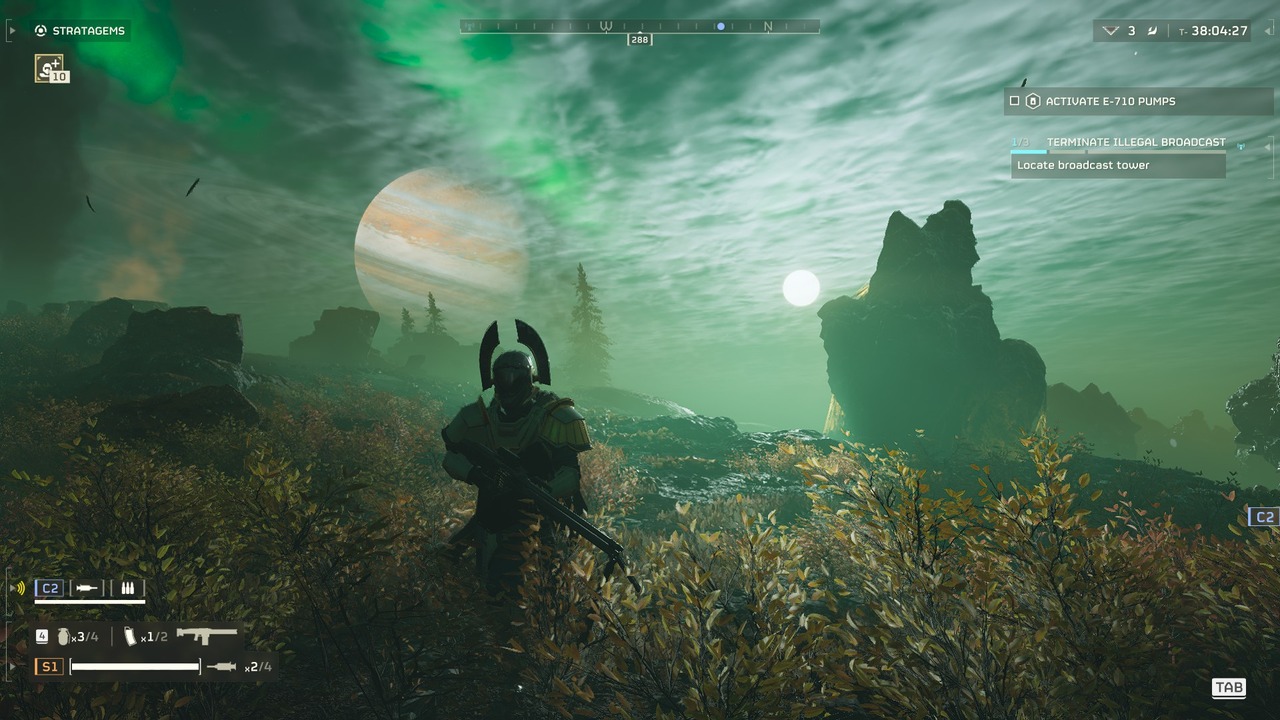The image size is (1280, 720).
Task: Expand the arrow left of Stratagems
Action: (x=12, y=31)
